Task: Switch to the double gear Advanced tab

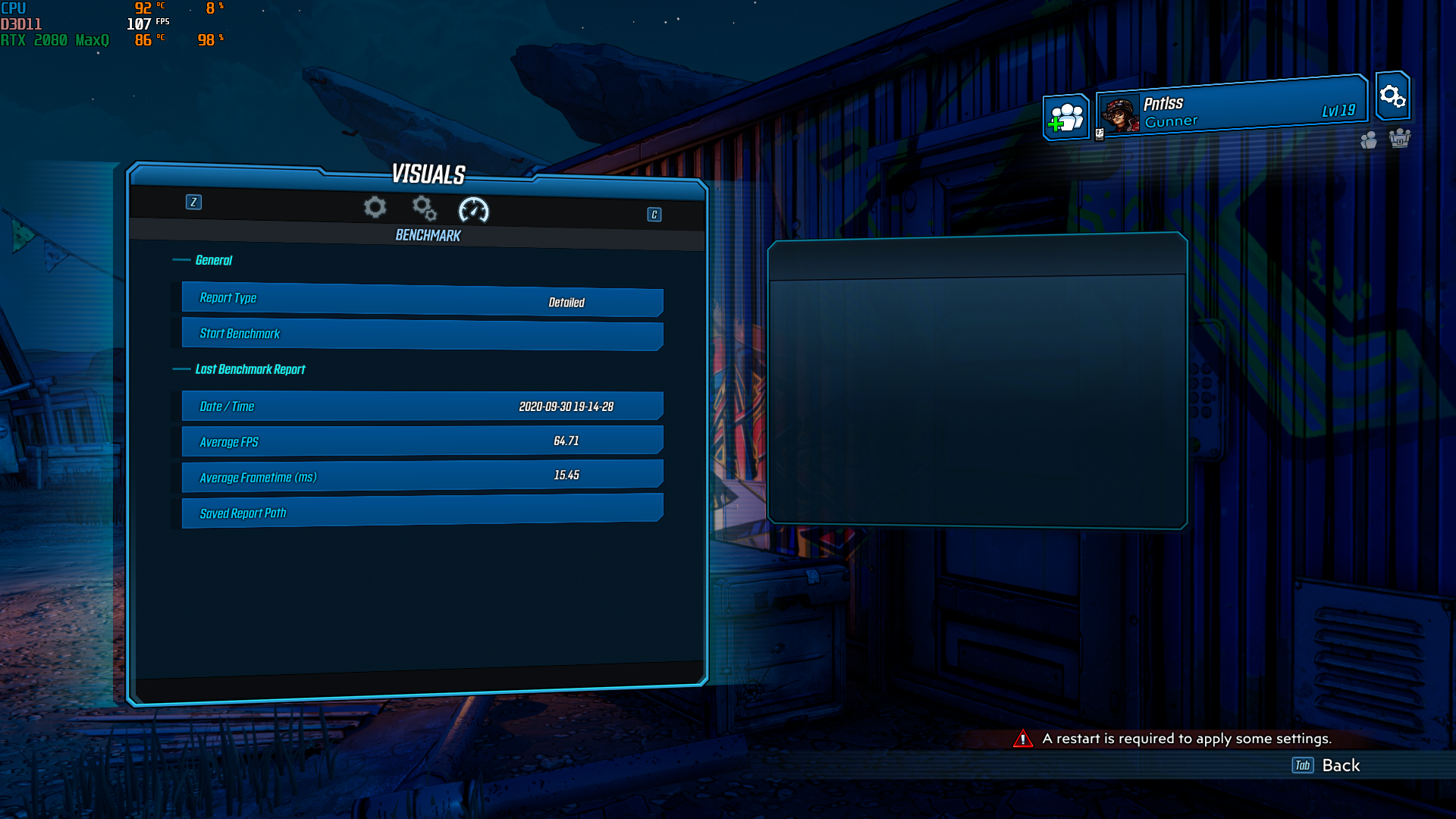Action: tap(424, 208)
